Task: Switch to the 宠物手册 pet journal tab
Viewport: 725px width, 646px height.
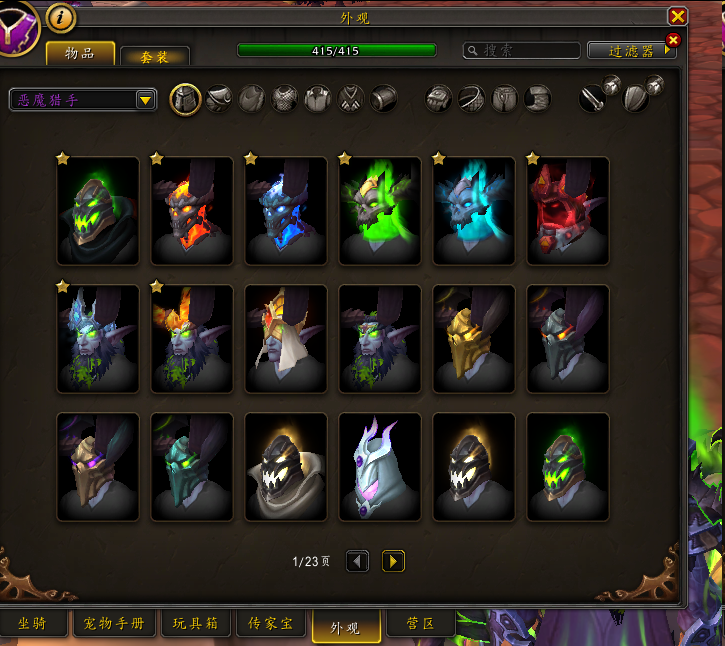Action: pyautogui.click(x=113, y=624)
